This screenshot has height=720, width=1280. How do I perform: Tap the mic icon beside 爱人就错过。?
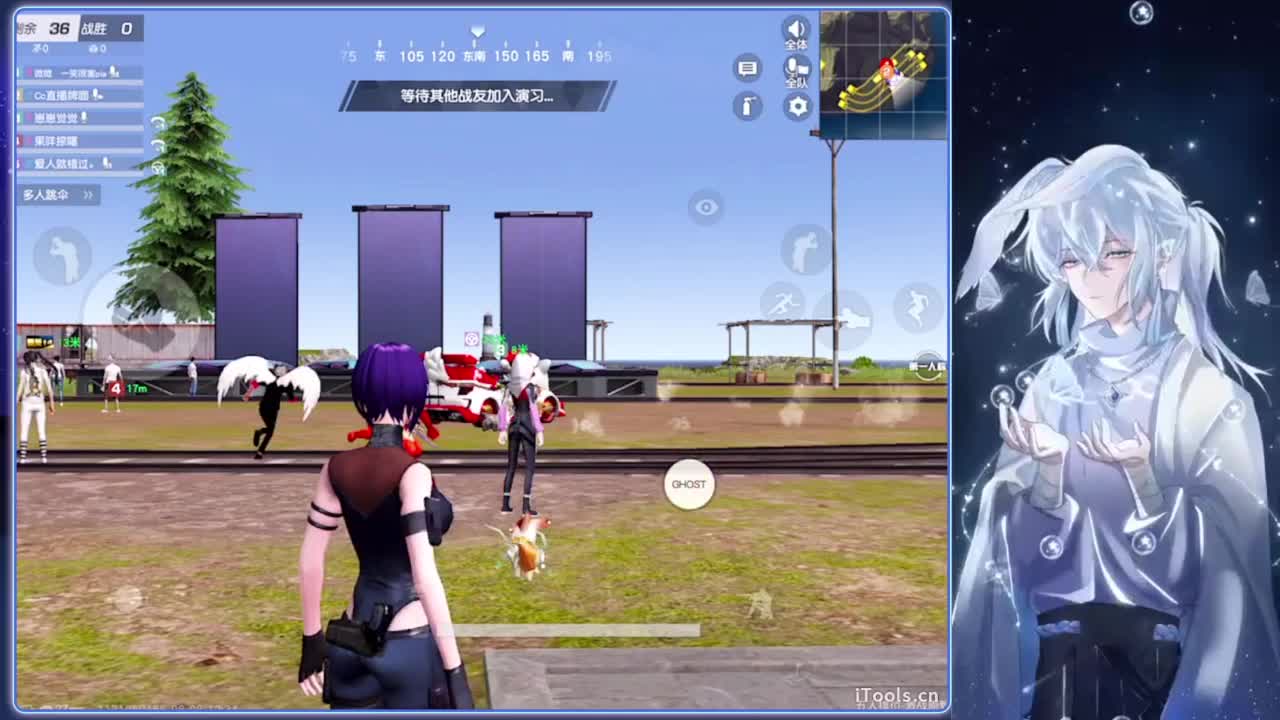107,163
